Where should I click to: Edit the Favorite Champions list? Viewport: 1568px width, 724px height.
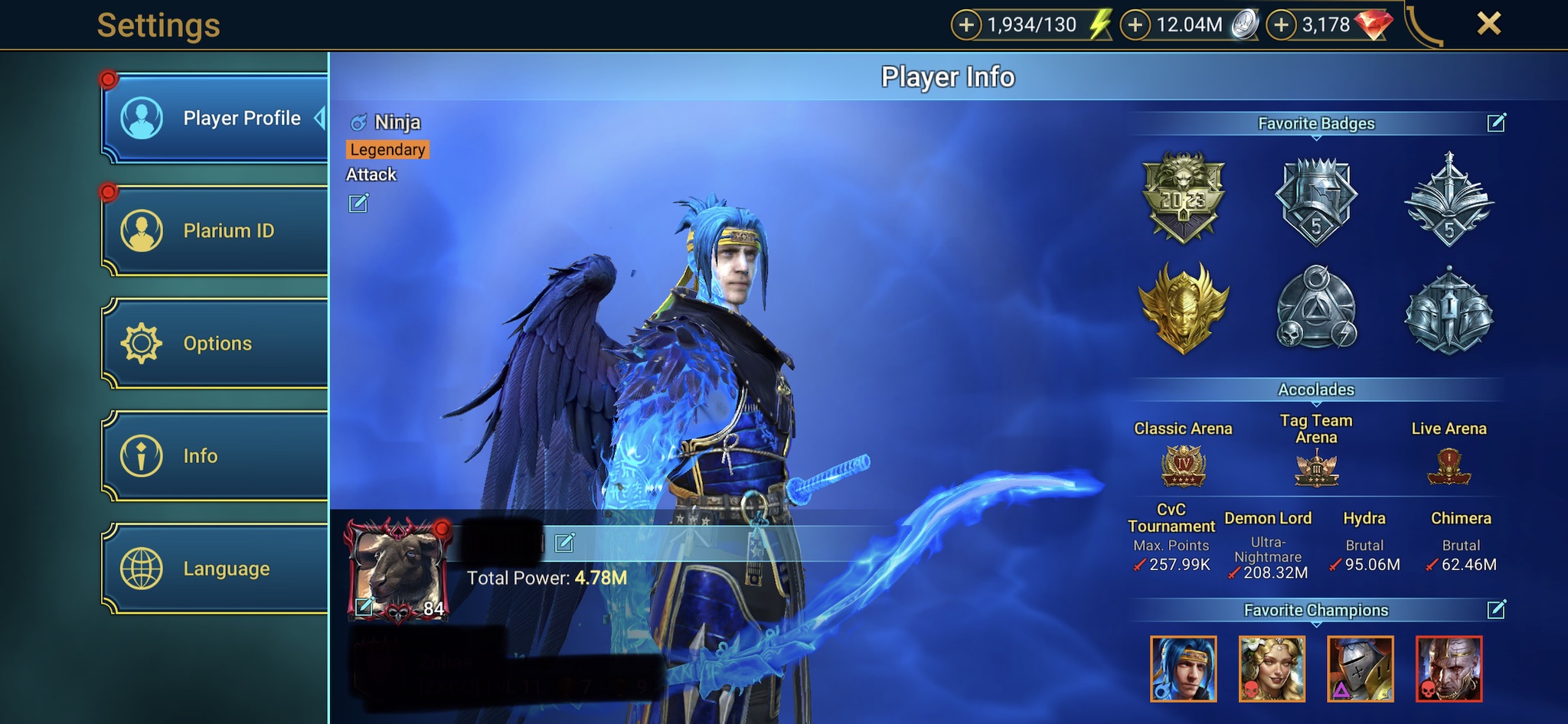1496,610
